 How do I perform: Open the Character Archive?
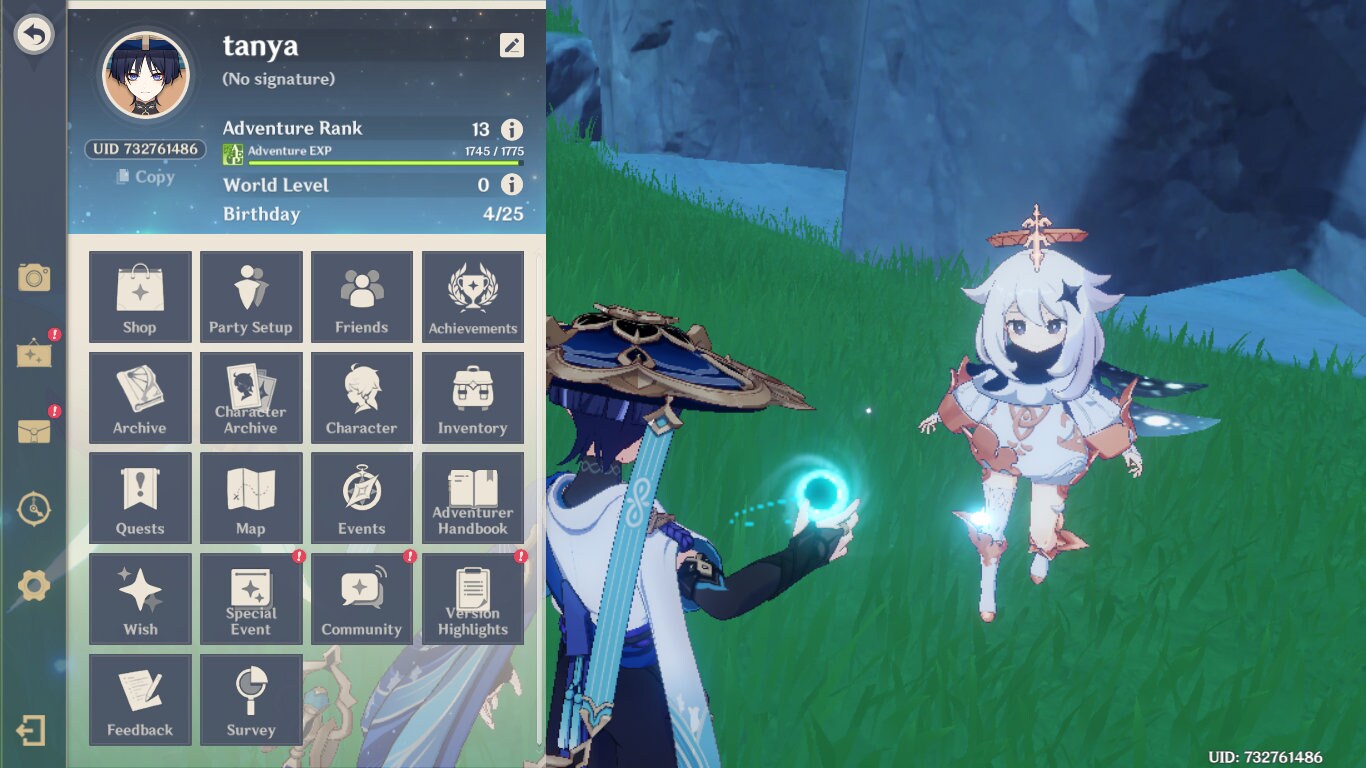point(251,397)
